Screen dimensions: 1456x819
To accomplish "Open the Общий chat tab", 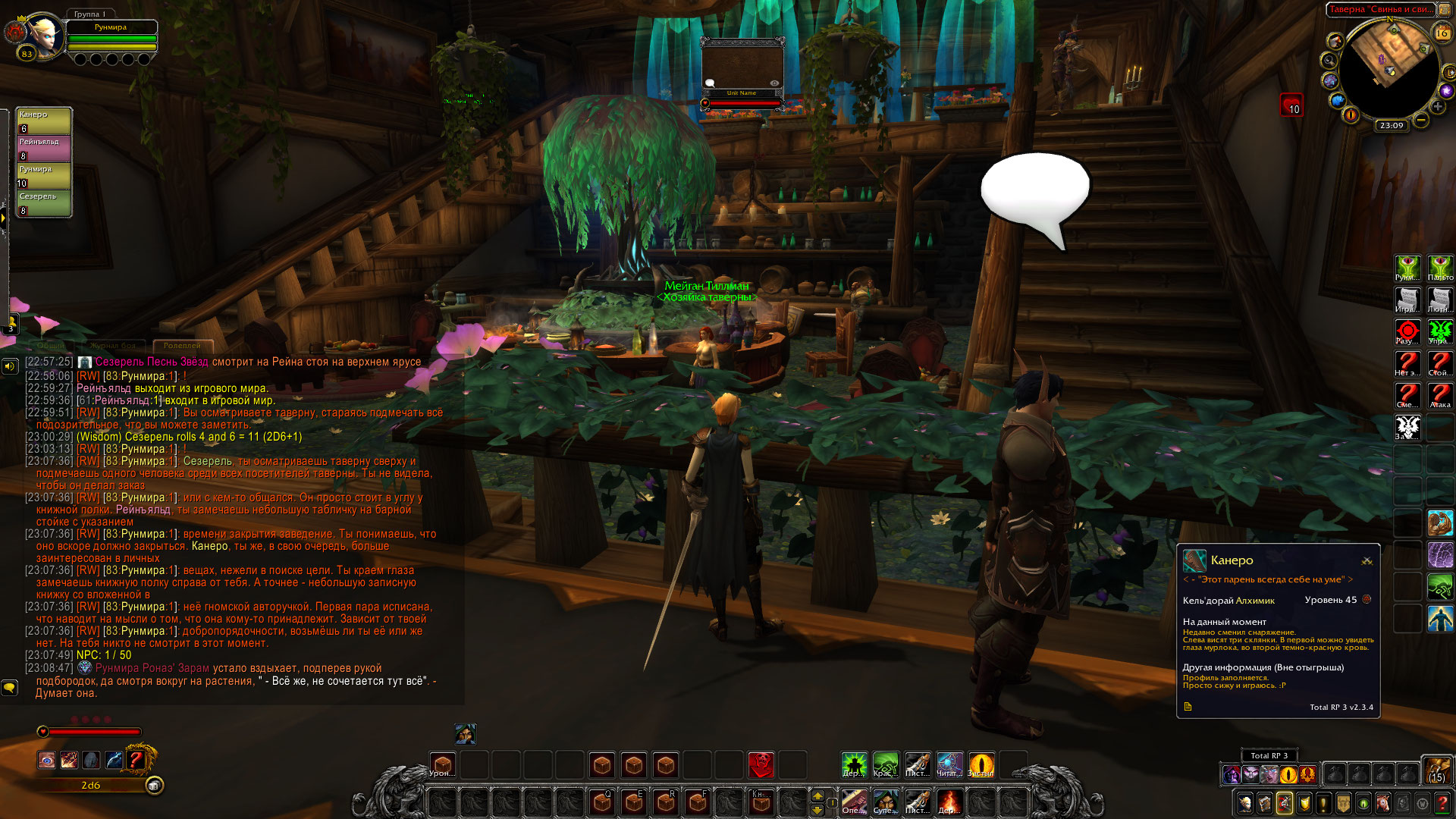I will [52, 346].
